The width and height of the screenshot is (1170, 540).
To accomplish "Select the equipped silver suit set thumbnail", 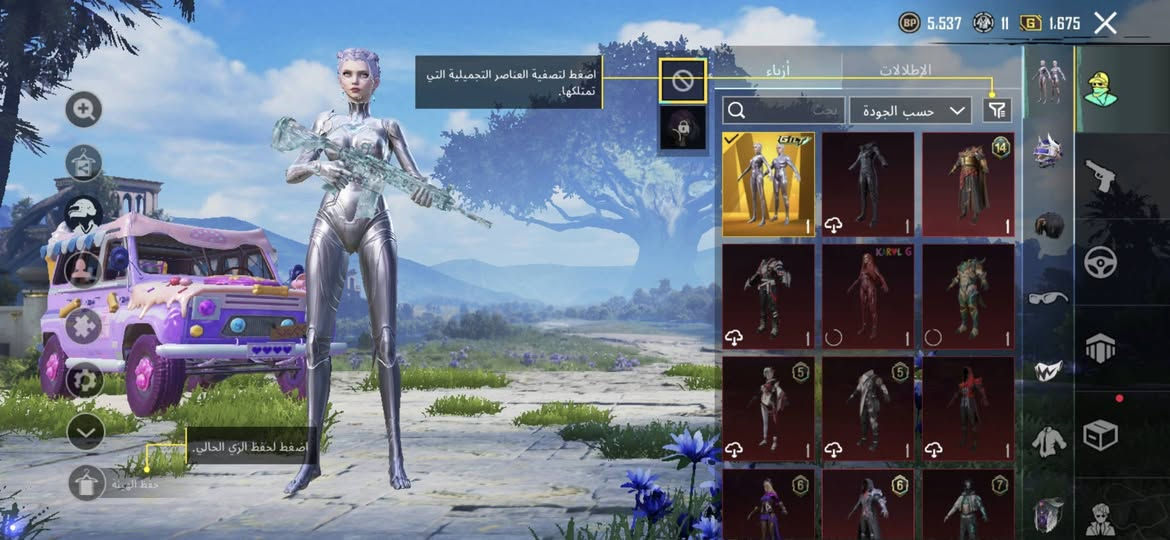I will (x=768, y=184).
